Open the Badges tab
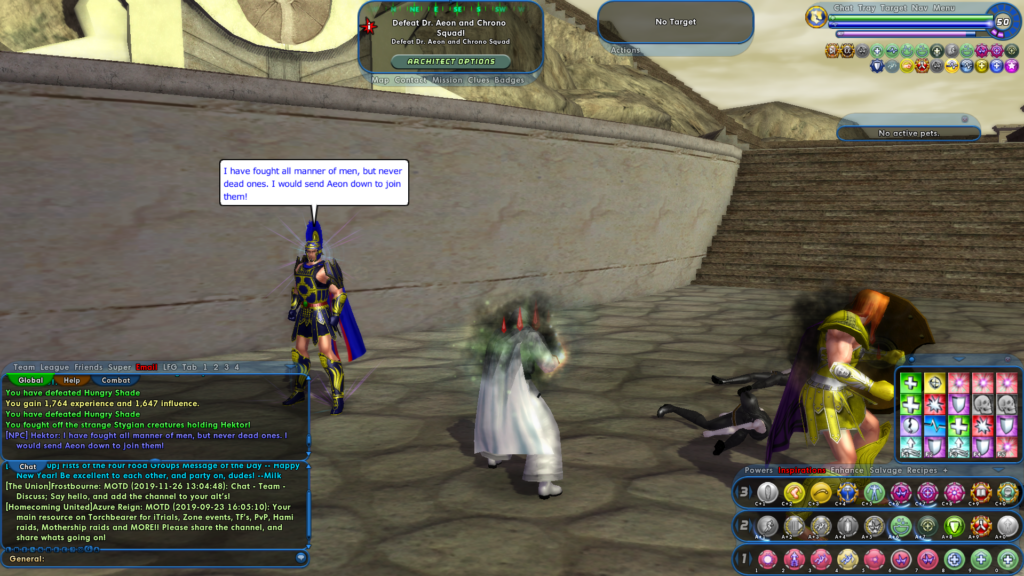The height and width of the screenshot is (576, 1024). [510, 80]
